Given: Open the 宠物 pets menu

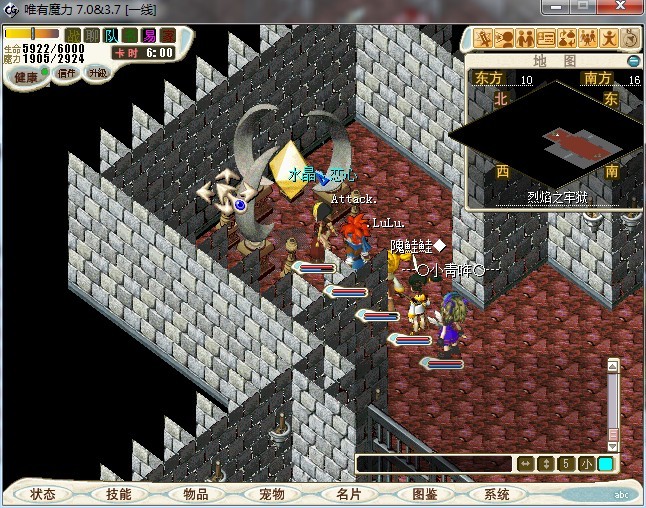Looking at the screenshot, I should [272, 494].
